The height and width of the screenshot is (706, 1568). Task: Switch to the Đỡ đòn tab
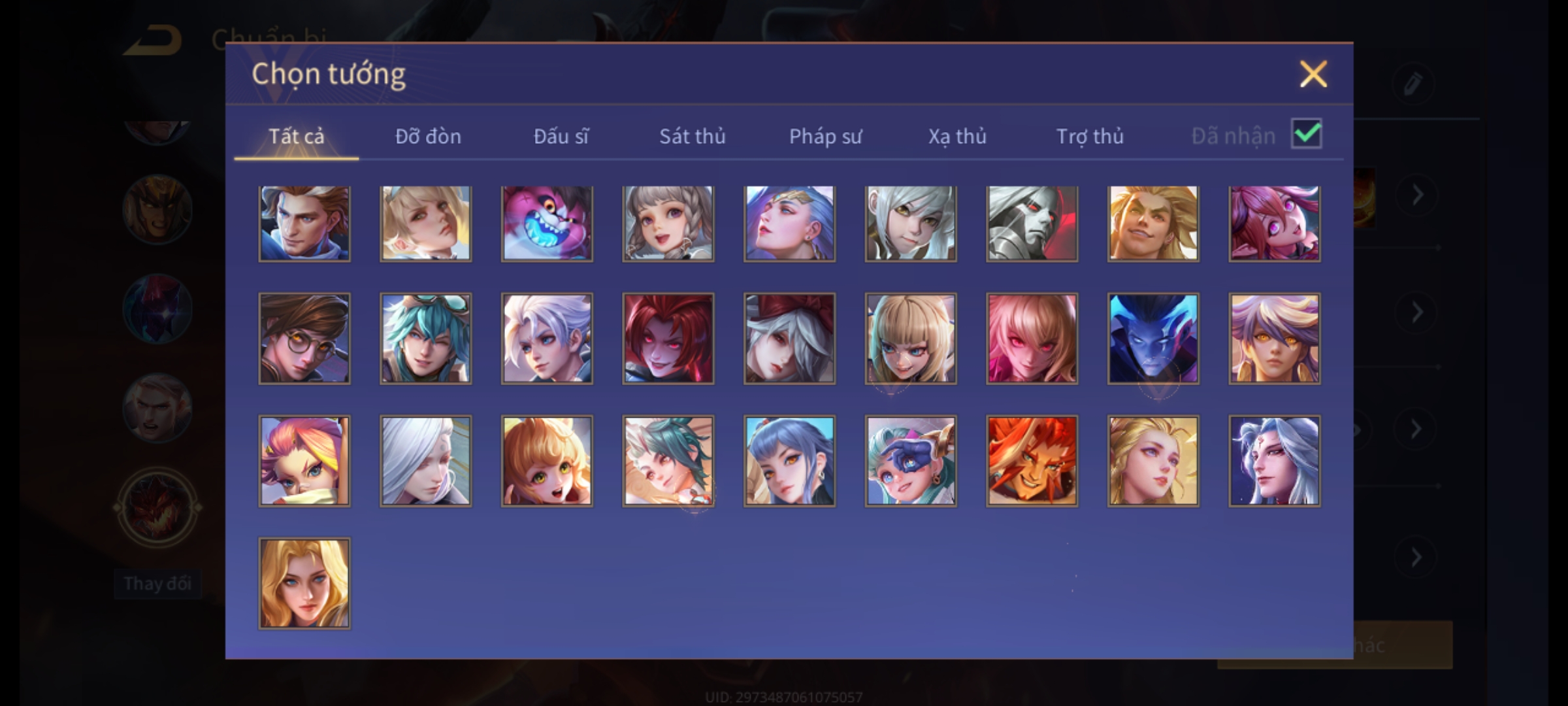click(x=428, y=136)
